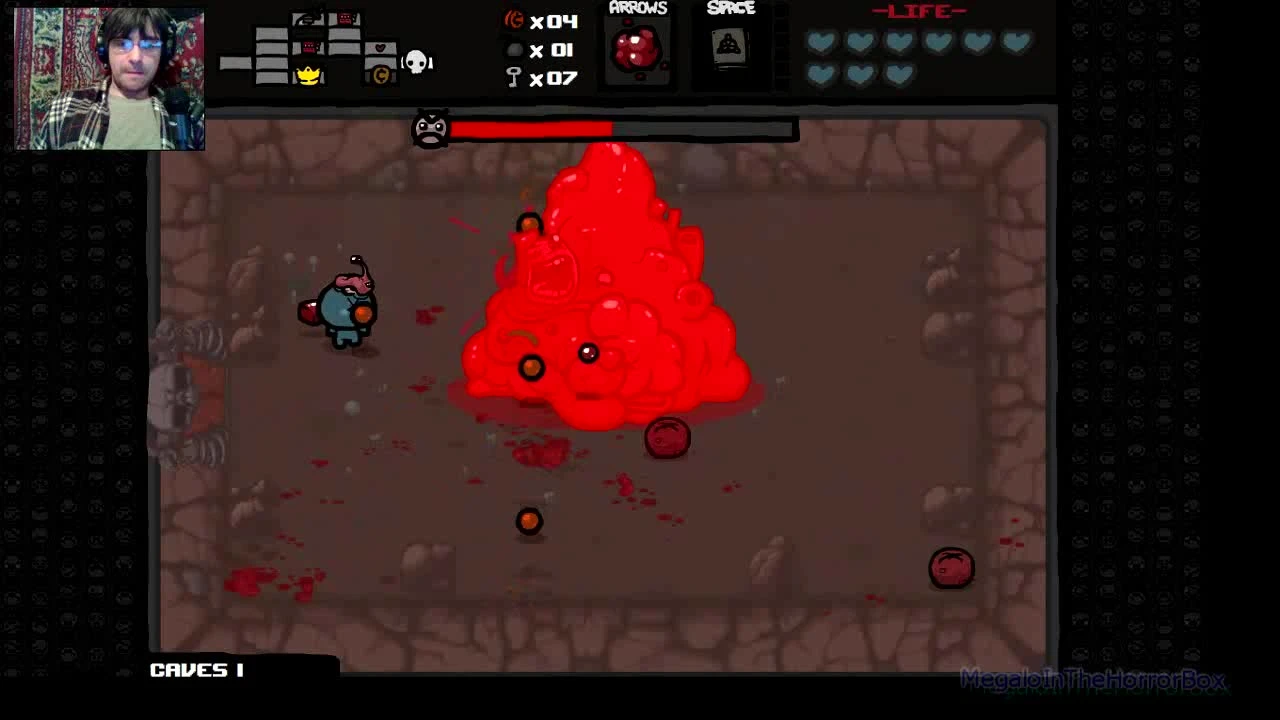
Task: Click the CAVES I floor name banner
Action: coord(197,670)
